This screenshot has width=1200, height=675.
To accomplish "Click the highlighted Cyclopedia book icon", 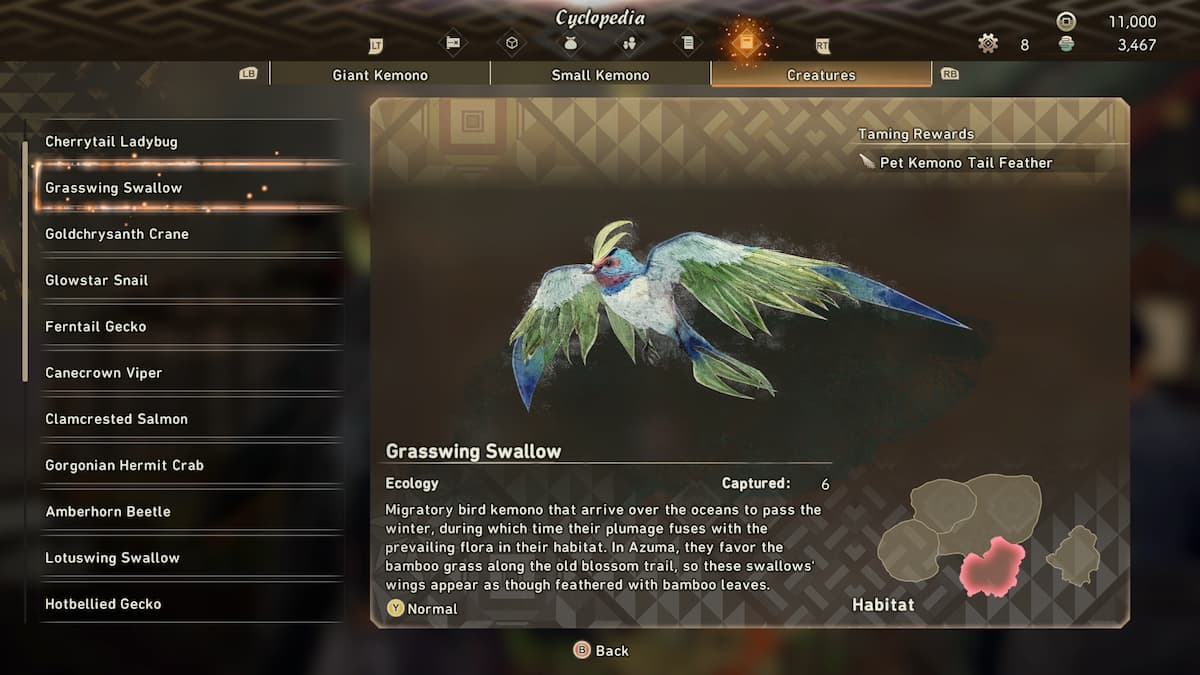I will [747, 42].
